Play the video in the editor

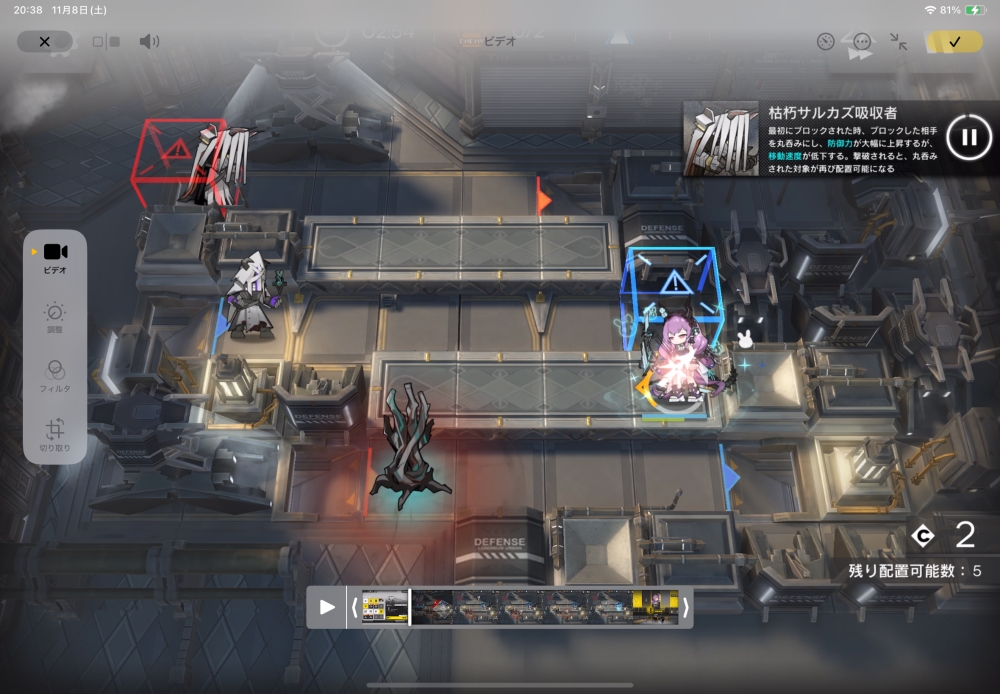326,607
